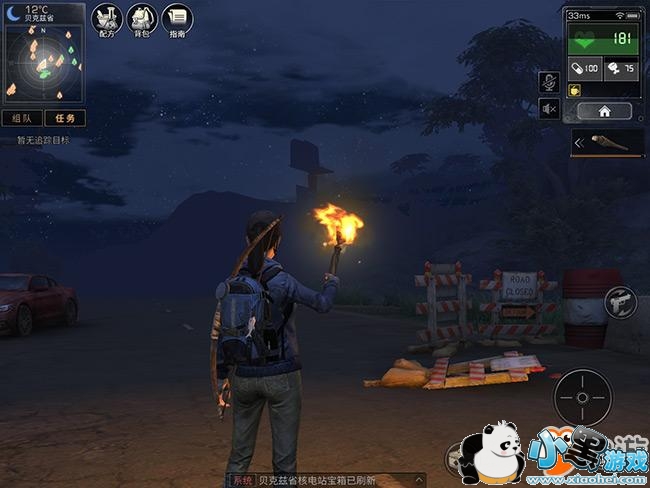Open the yellow status buff icon
Screen dimensions: 650x488
575,90
